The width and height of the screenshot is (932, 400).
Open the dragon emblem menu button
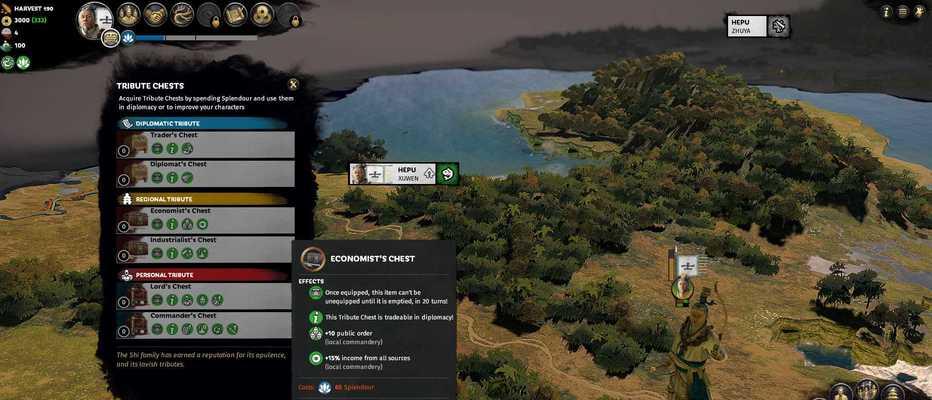tap(182, 14)
